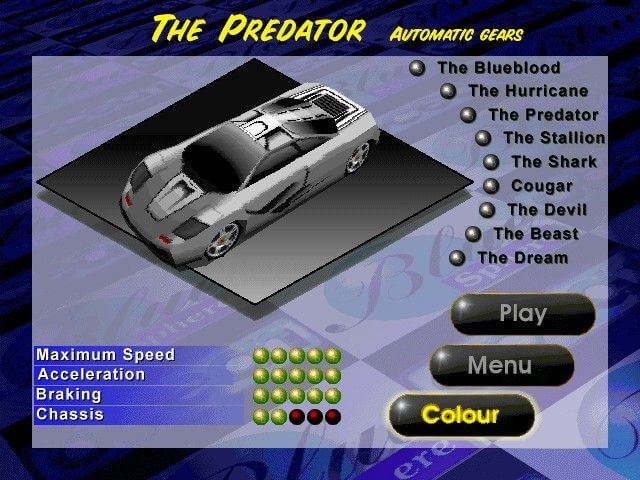Change the car Colour
Viewport: 640px width, 480px height.
pyautogui.click(x=460, y=414)
